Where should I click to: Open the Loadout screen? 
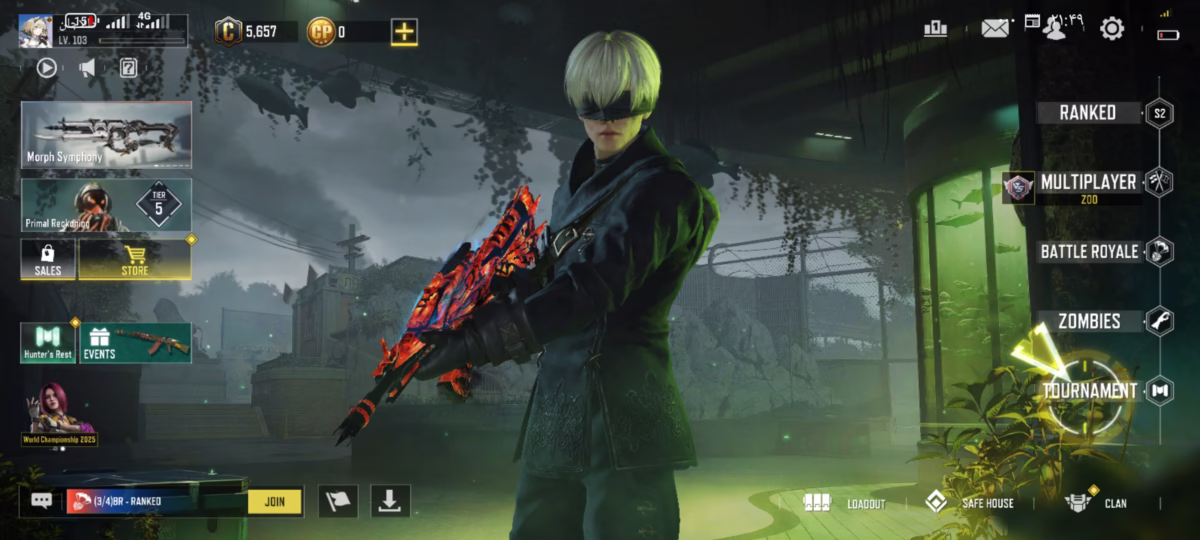point(846,503)
